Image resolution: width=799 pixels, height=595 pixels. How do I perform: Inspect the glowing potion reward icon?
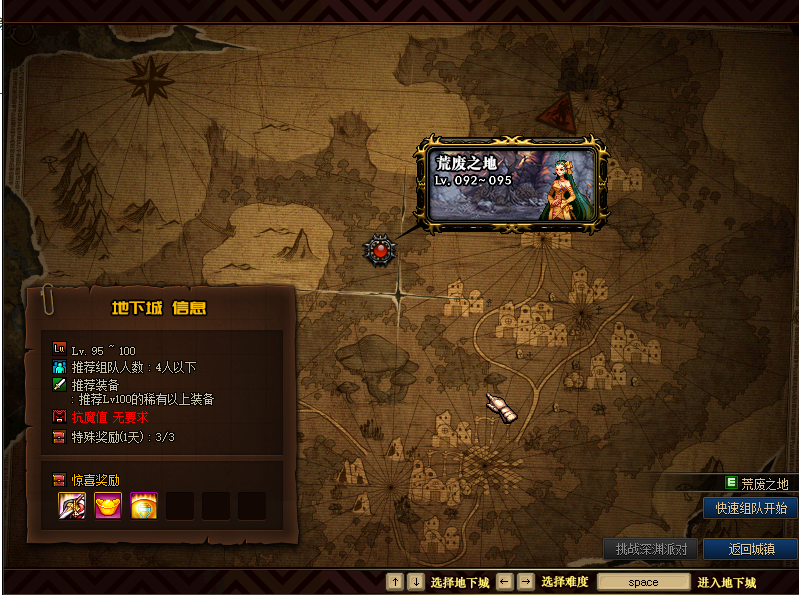(144, 505)
